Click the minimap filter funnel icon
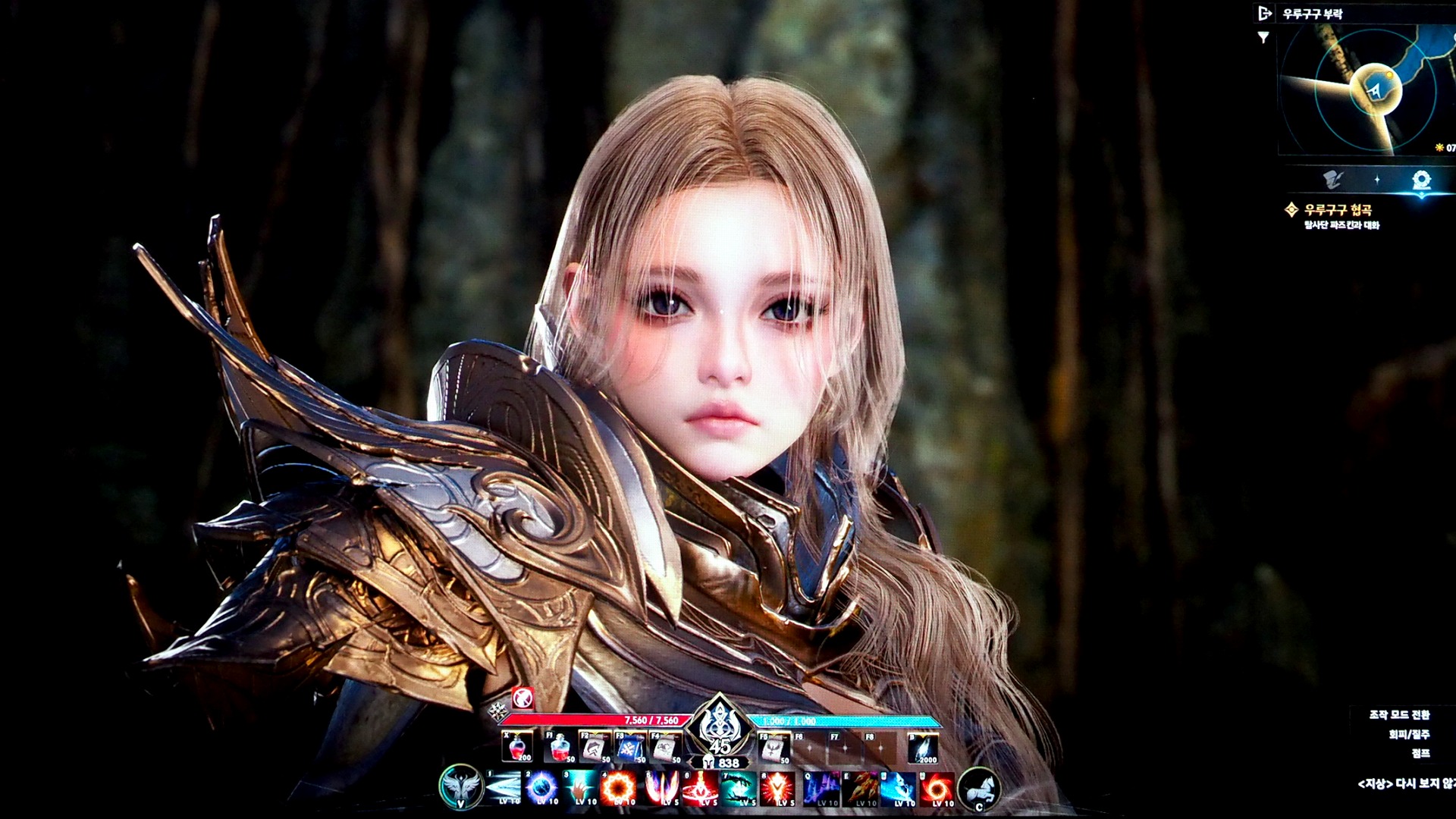1456x819 pixels. [x=1263, y=37]
